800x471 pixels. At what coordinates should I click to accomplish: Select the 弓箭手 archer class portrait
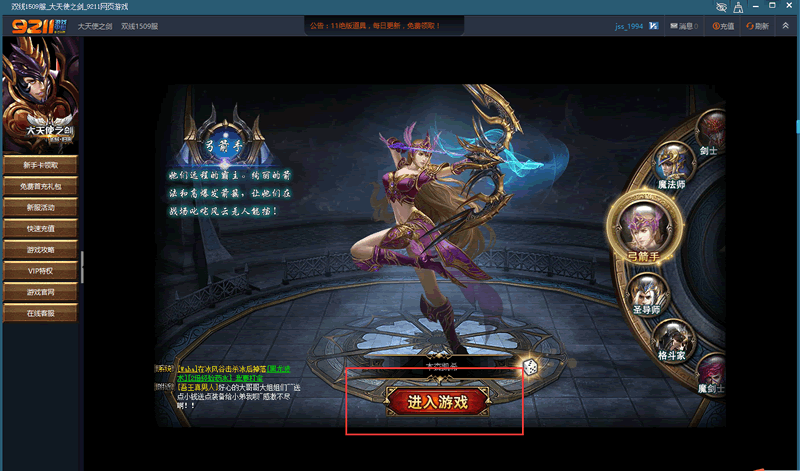[643, 224]
